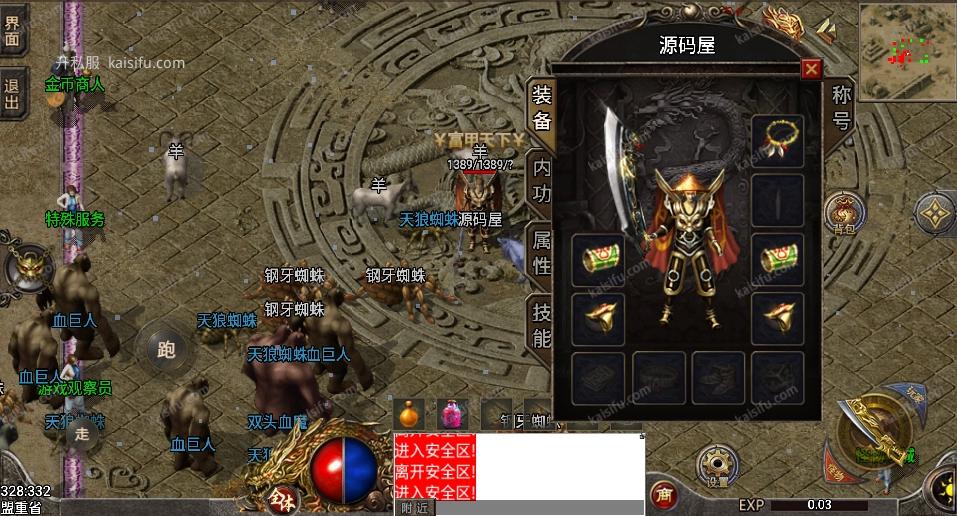The width and height of the screenshot is (957, 516).
Task: Switch to the 装备 equipment tab
Action: (x=541, y=108)
